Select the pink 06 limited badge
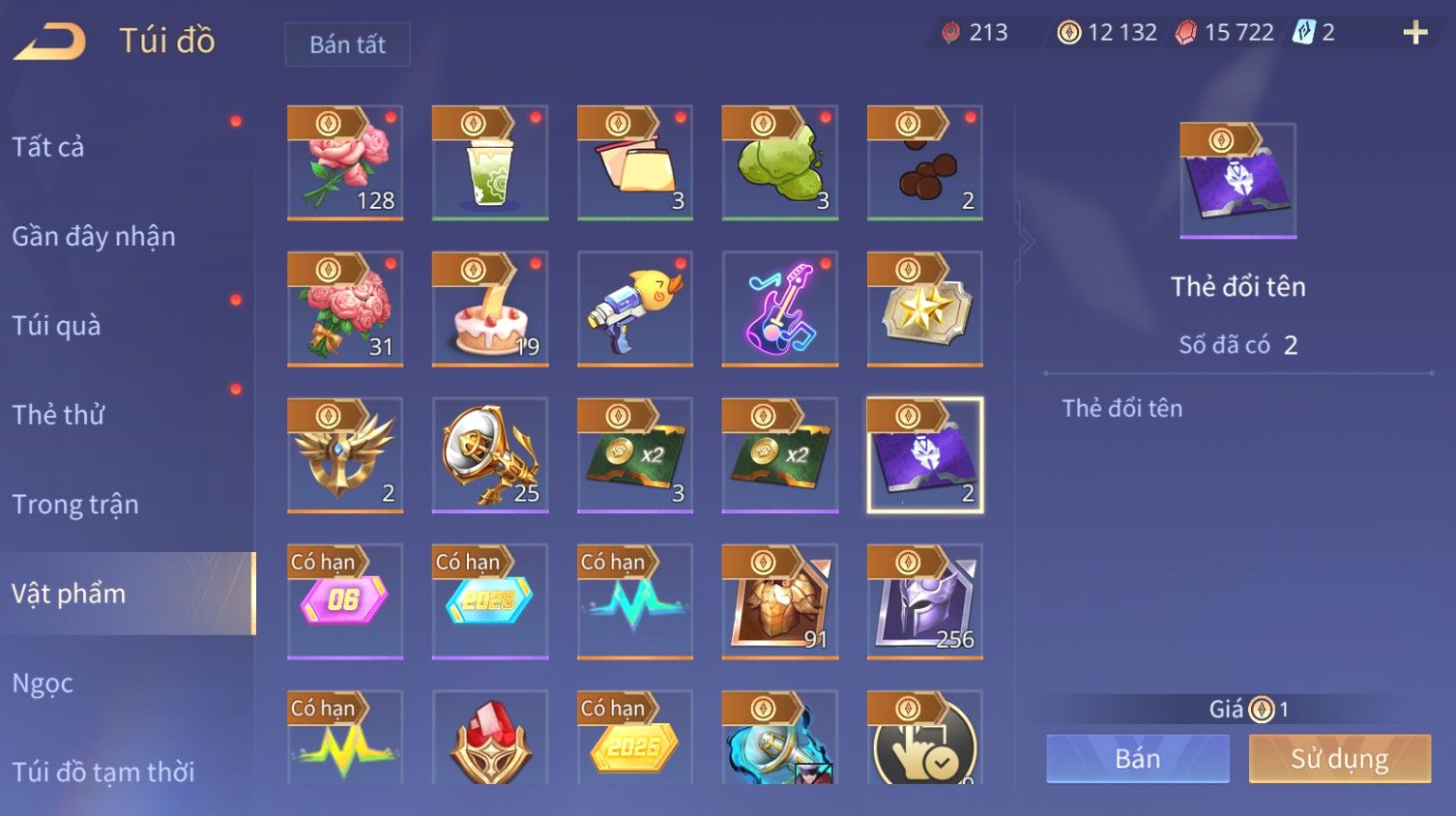1456x816 pixels. point(345,601)
